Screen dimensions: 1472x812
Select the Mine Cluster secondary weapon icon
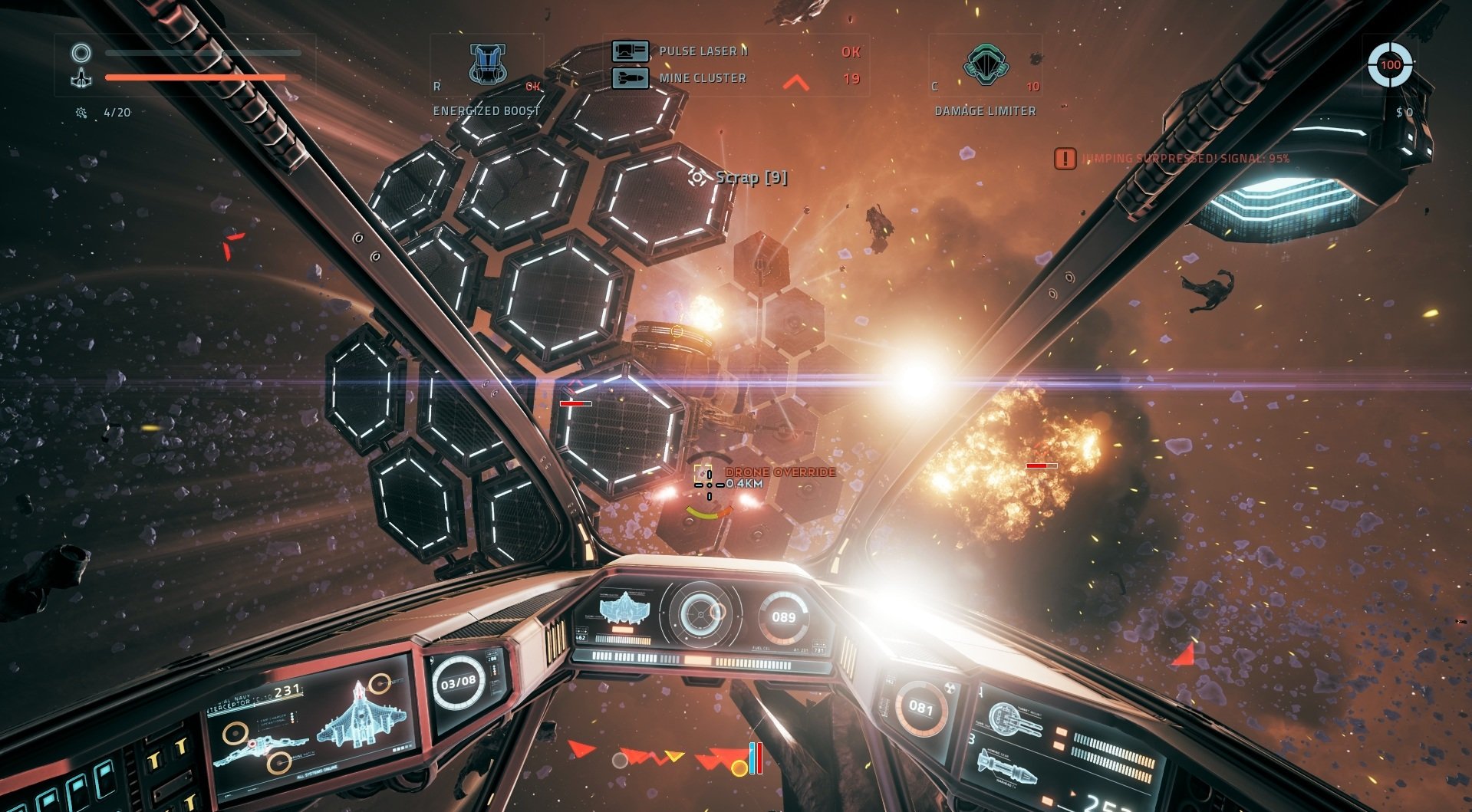[x=629, y=77]
